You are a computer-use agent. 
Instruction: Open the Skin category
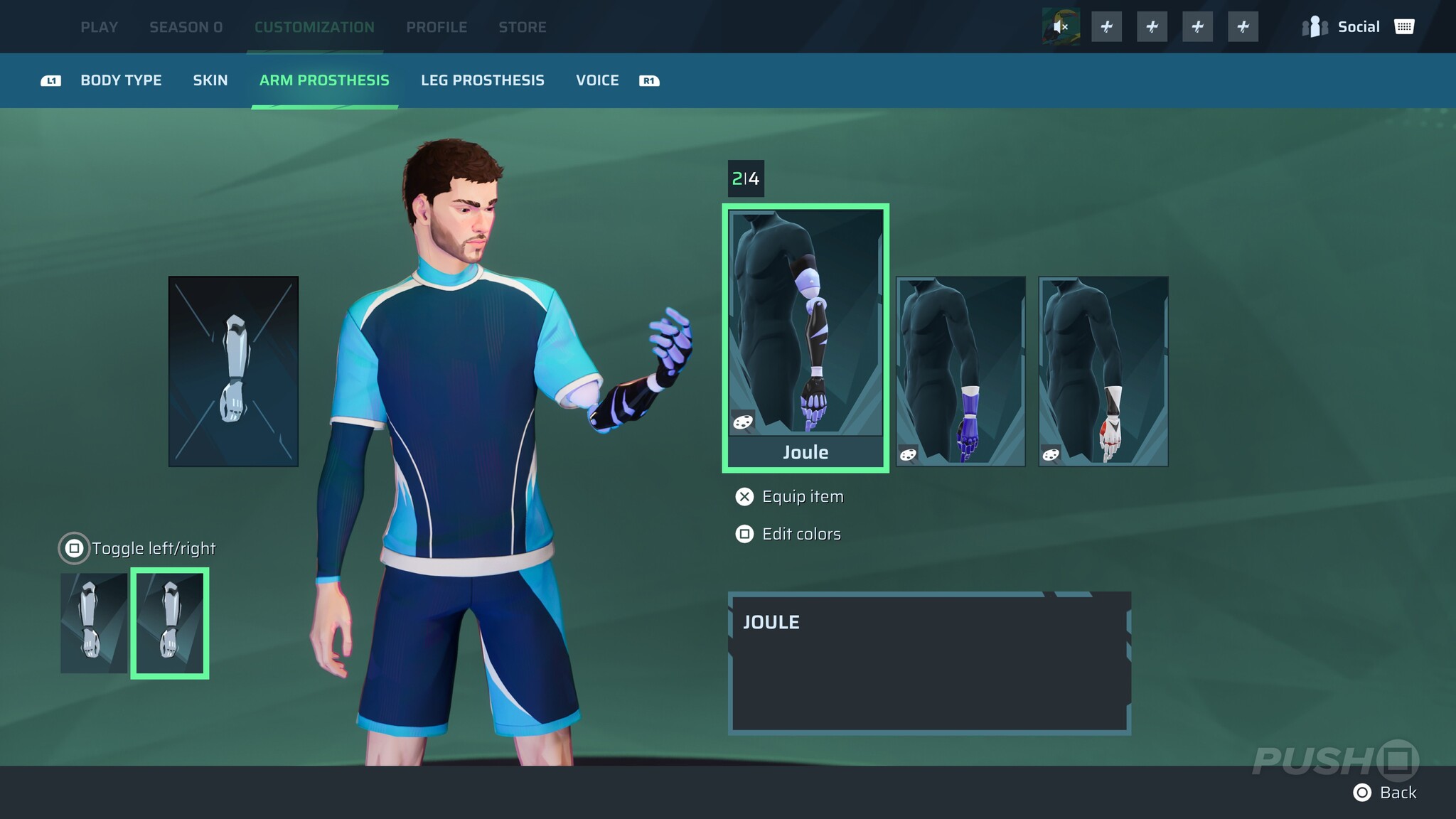[x=210, y=80]
